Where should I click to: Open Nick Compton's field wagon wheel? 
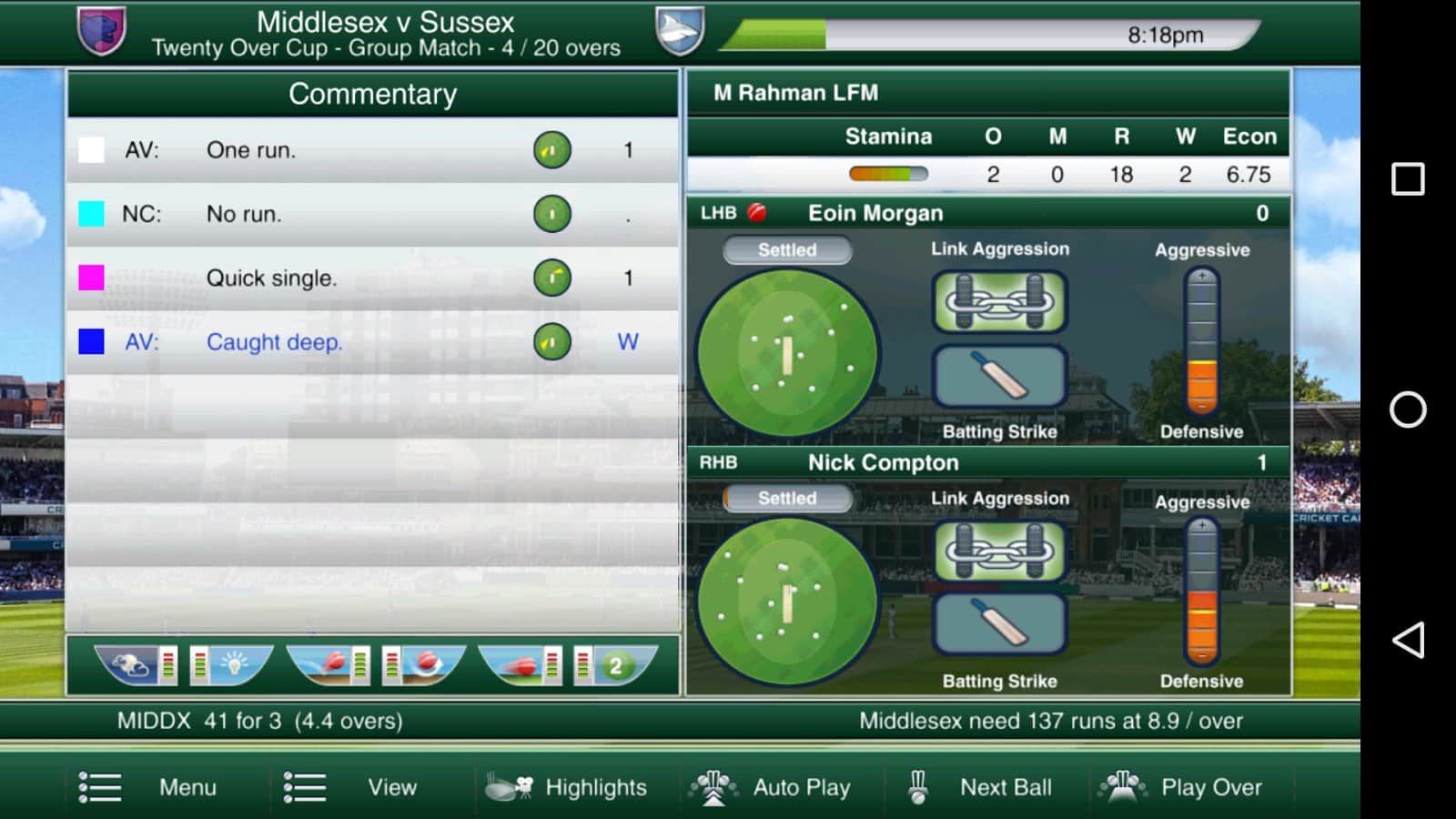click(787, 602)
